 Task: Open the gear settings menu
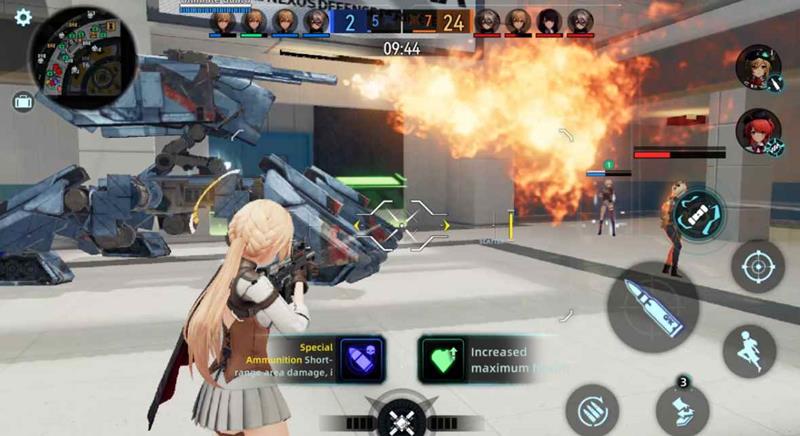click(22, 17)
